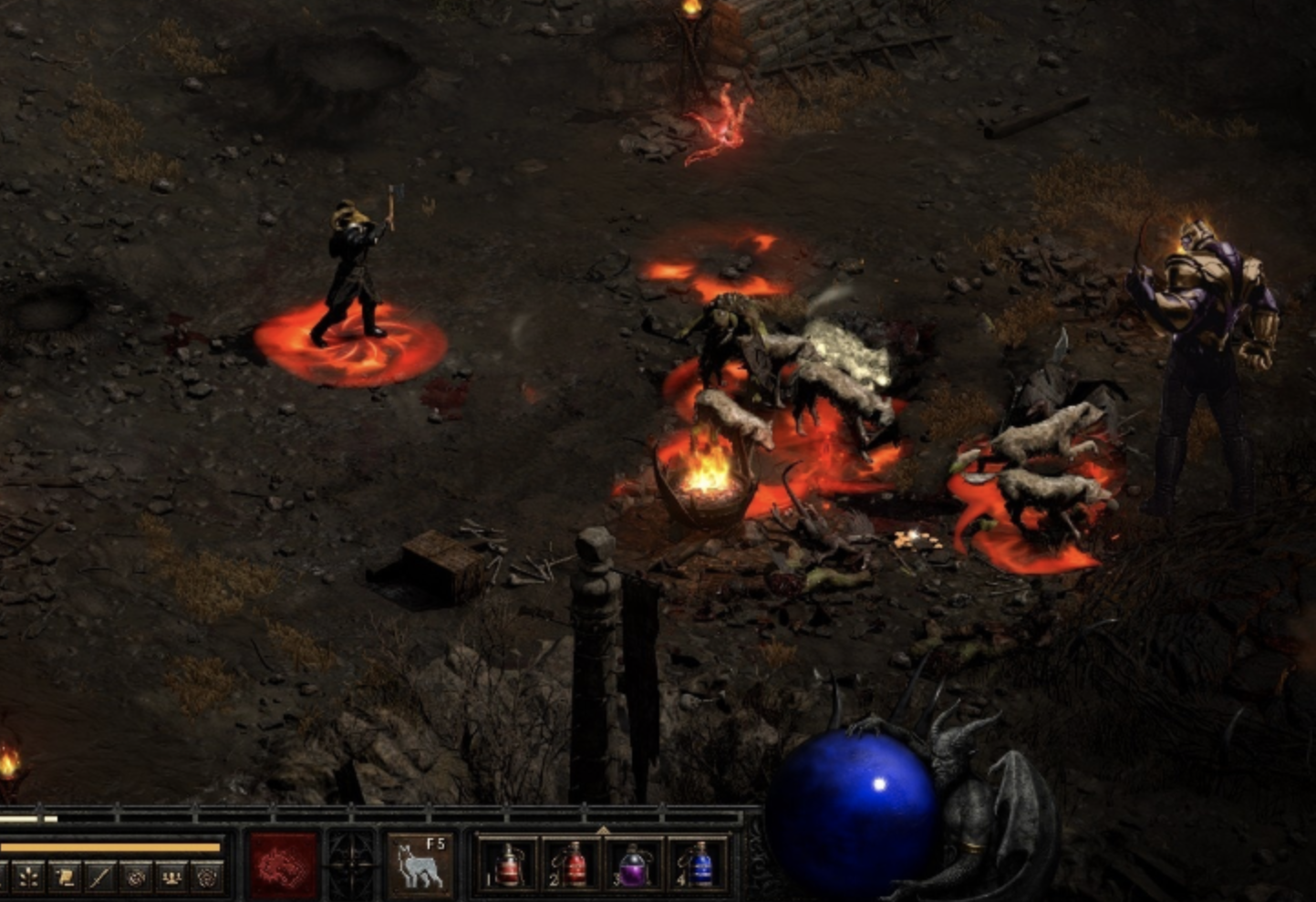Activate the summon wolf skill icon
Screen dimensions: 1316x902
[419, 865]
